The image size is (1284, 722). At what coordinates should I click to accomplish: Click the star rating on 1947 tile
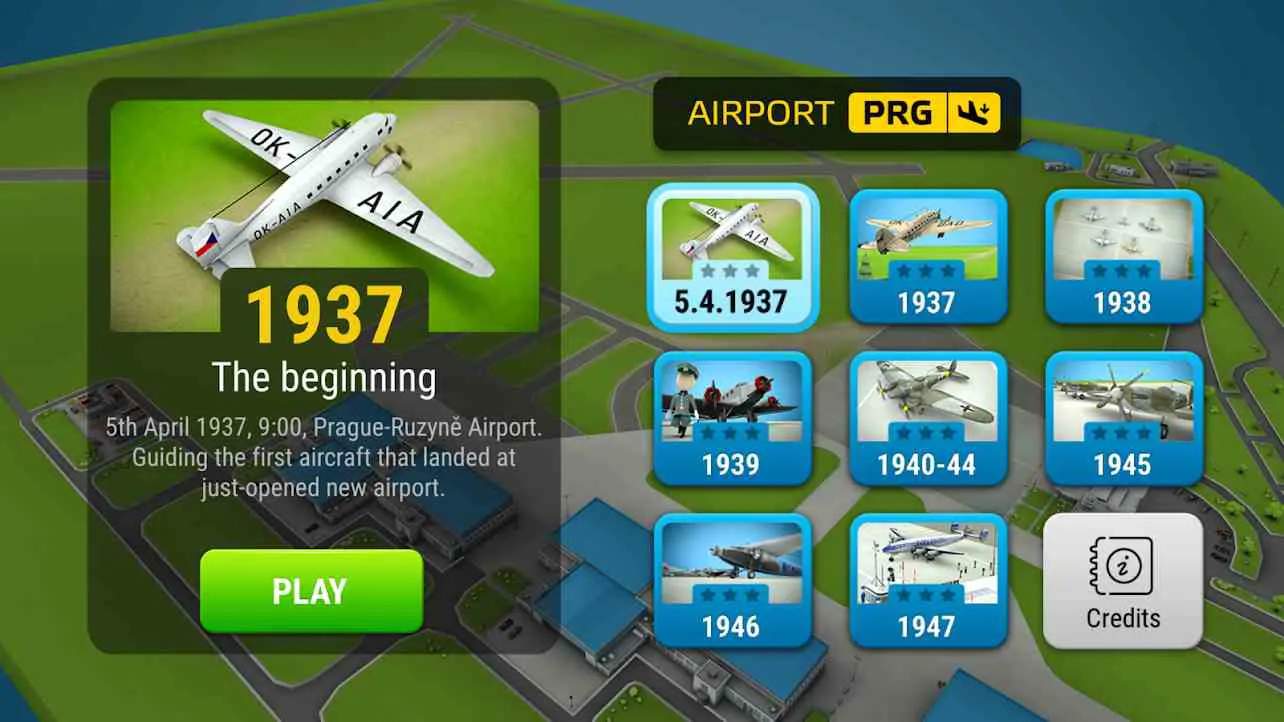tap(928, 592)
